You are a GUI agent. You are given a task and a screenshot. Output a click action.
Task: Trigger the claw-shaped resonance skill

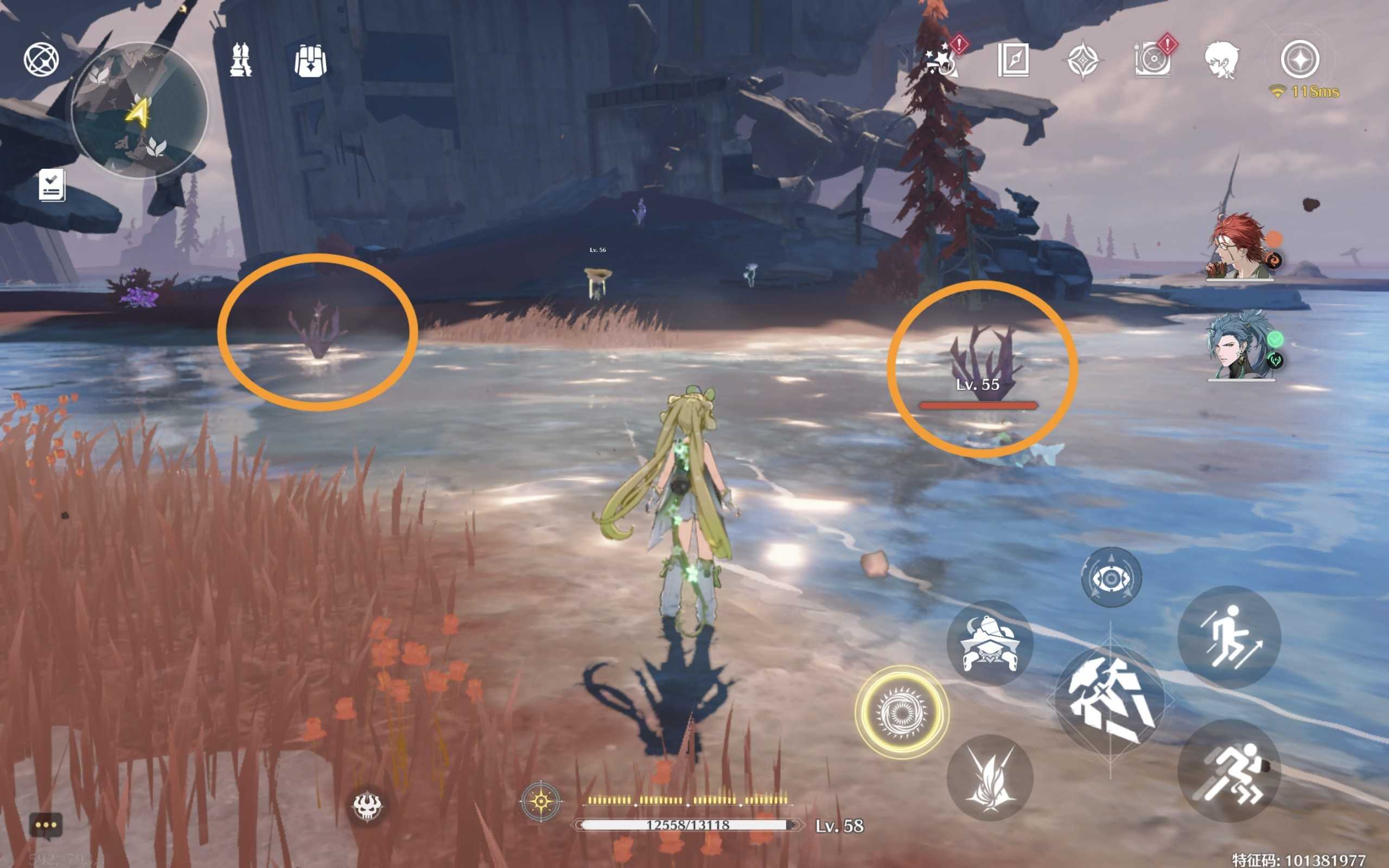coord(990,778)
